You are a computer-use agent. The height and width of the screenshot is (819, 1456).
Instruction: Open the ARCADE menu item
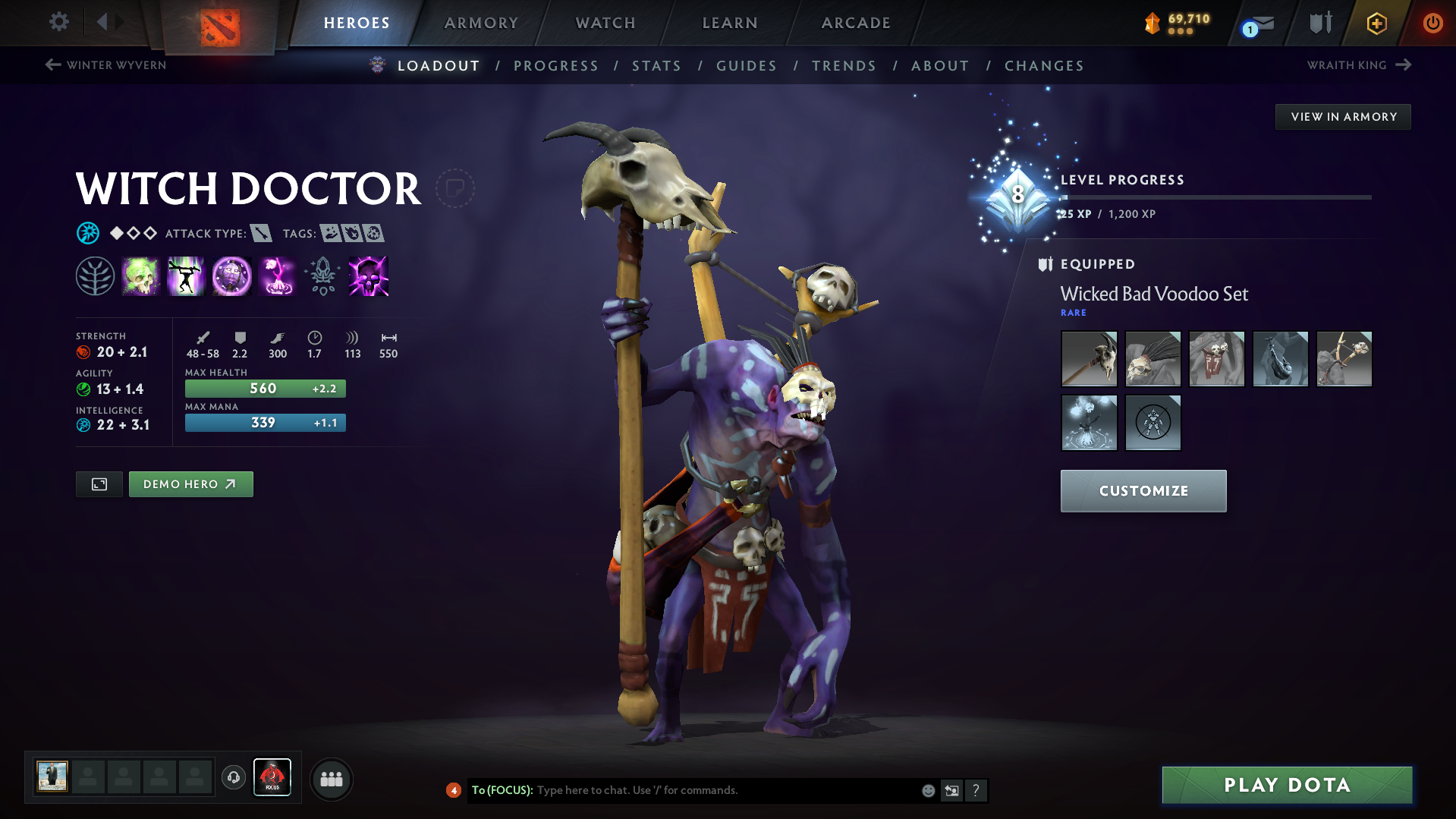(x=856, y=23)
